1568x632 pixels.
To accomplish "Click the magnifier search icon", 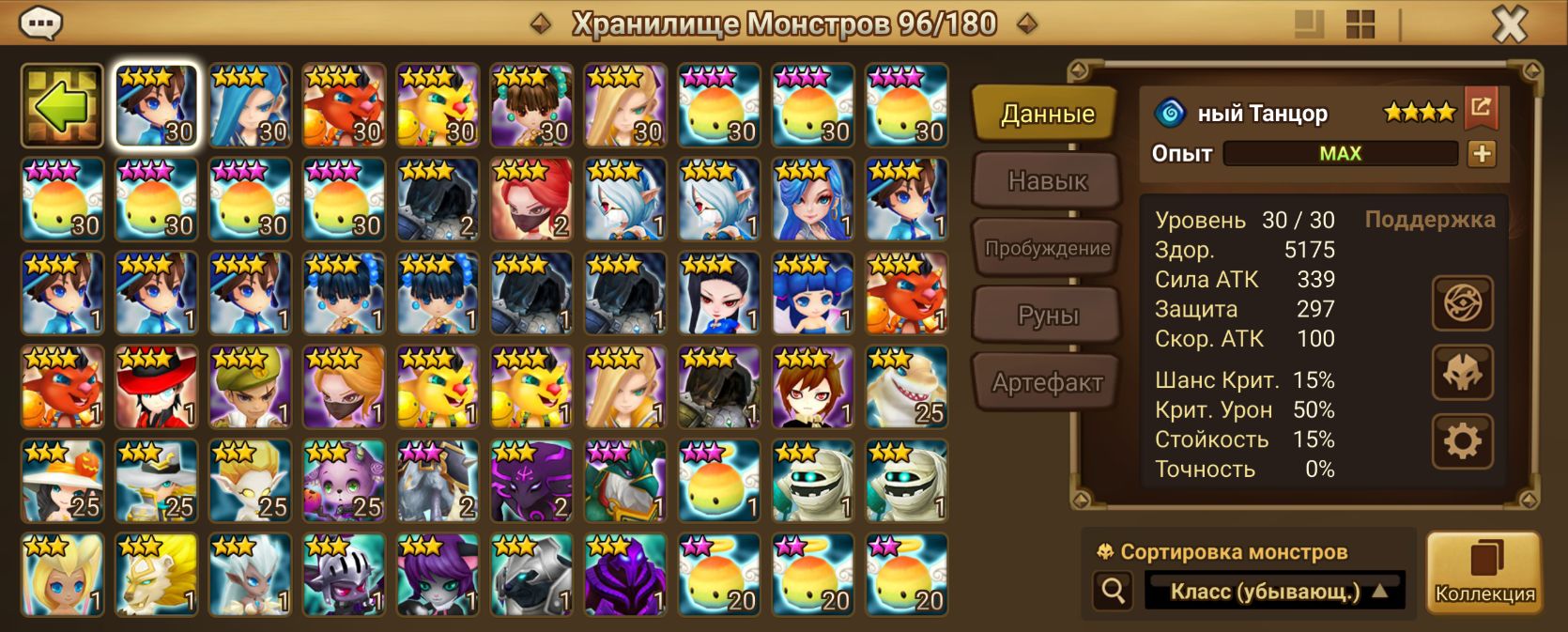I will pos(1114,592).
